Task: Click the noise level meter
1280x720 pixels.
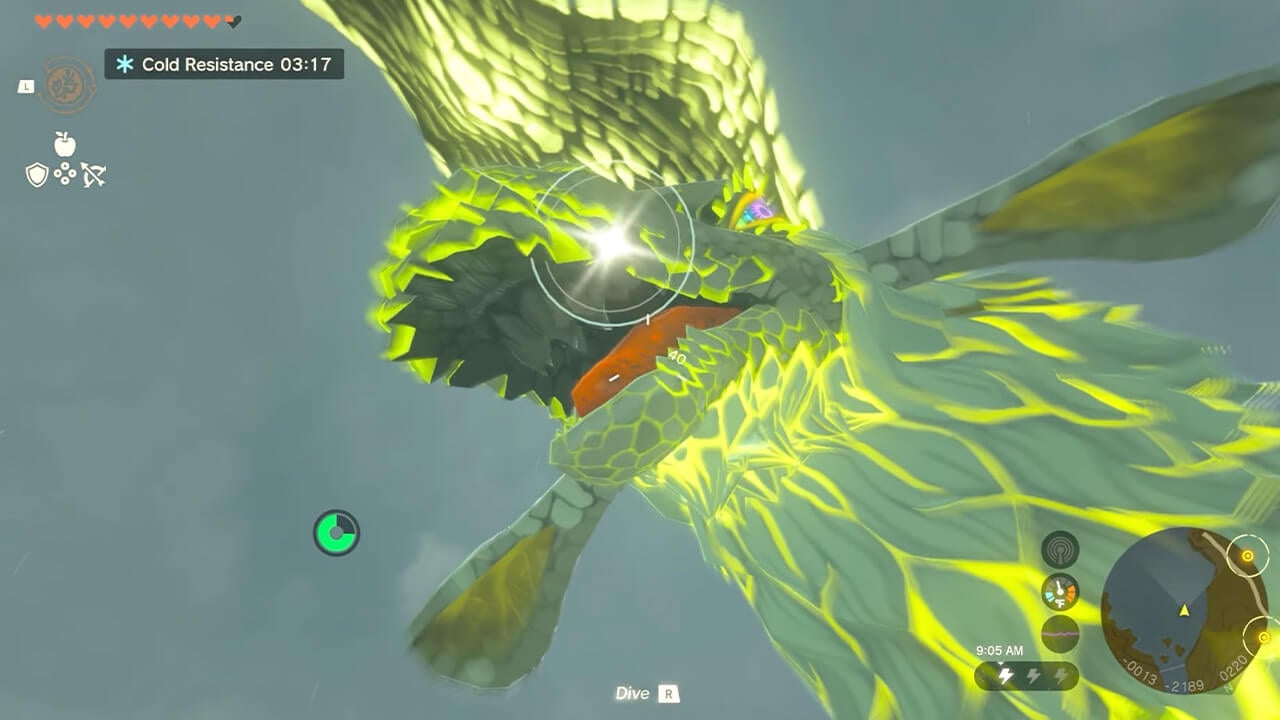Action: (1060, 634)
